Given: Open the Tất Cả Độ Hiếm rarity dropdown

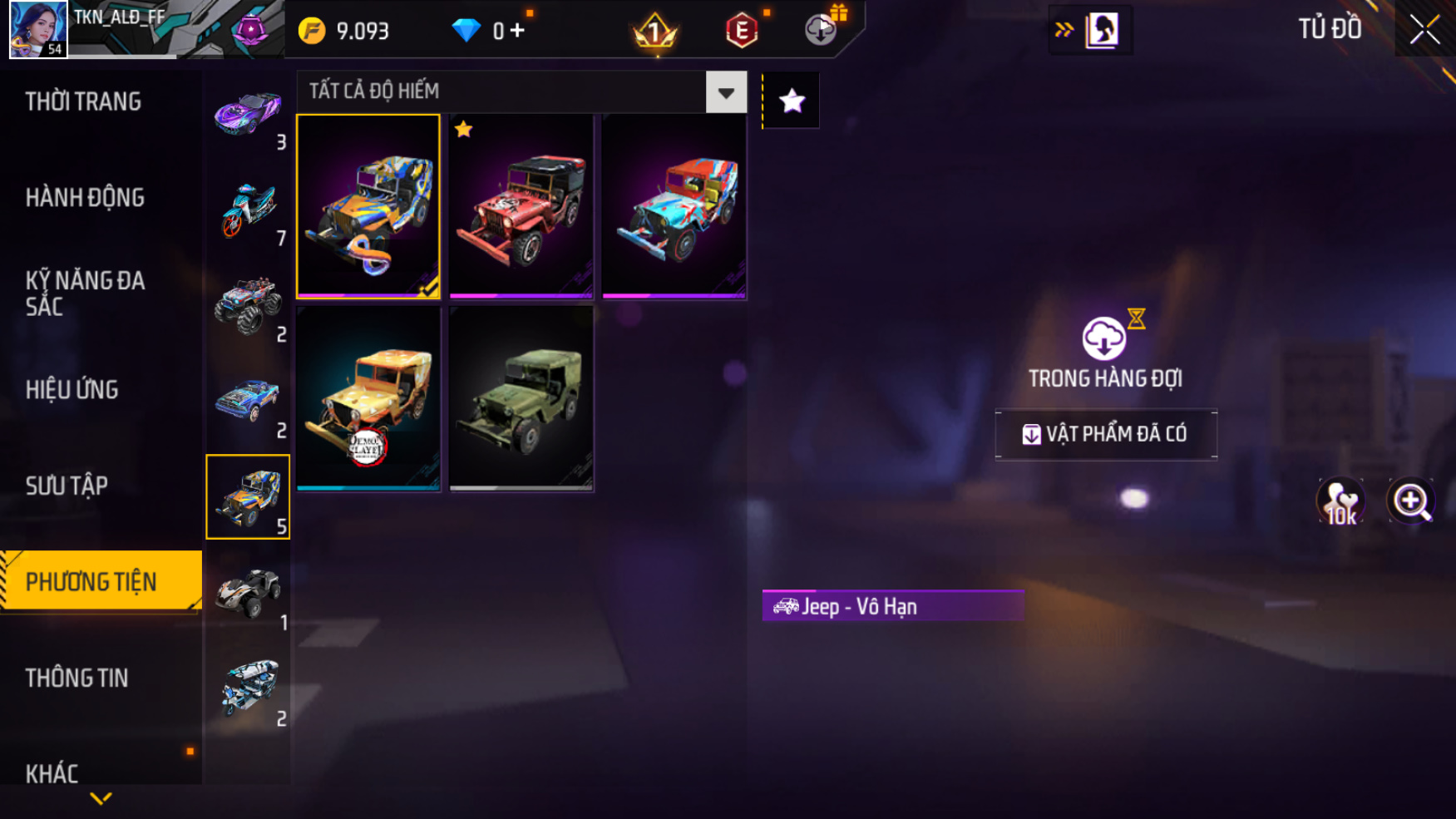Looking at the screenshot, I should (x=726, y=92).
